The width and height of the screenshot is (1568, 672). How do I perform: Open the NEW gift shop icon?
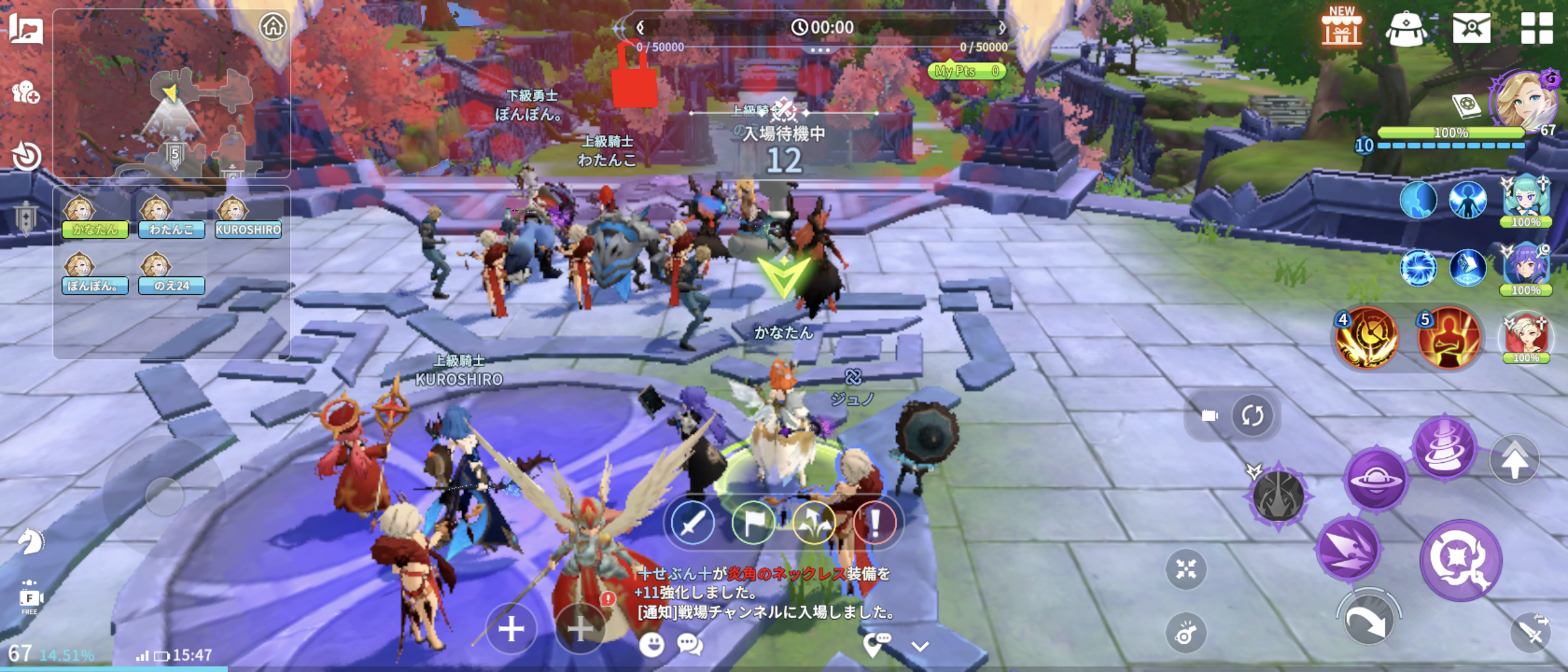click(1341, 28)
